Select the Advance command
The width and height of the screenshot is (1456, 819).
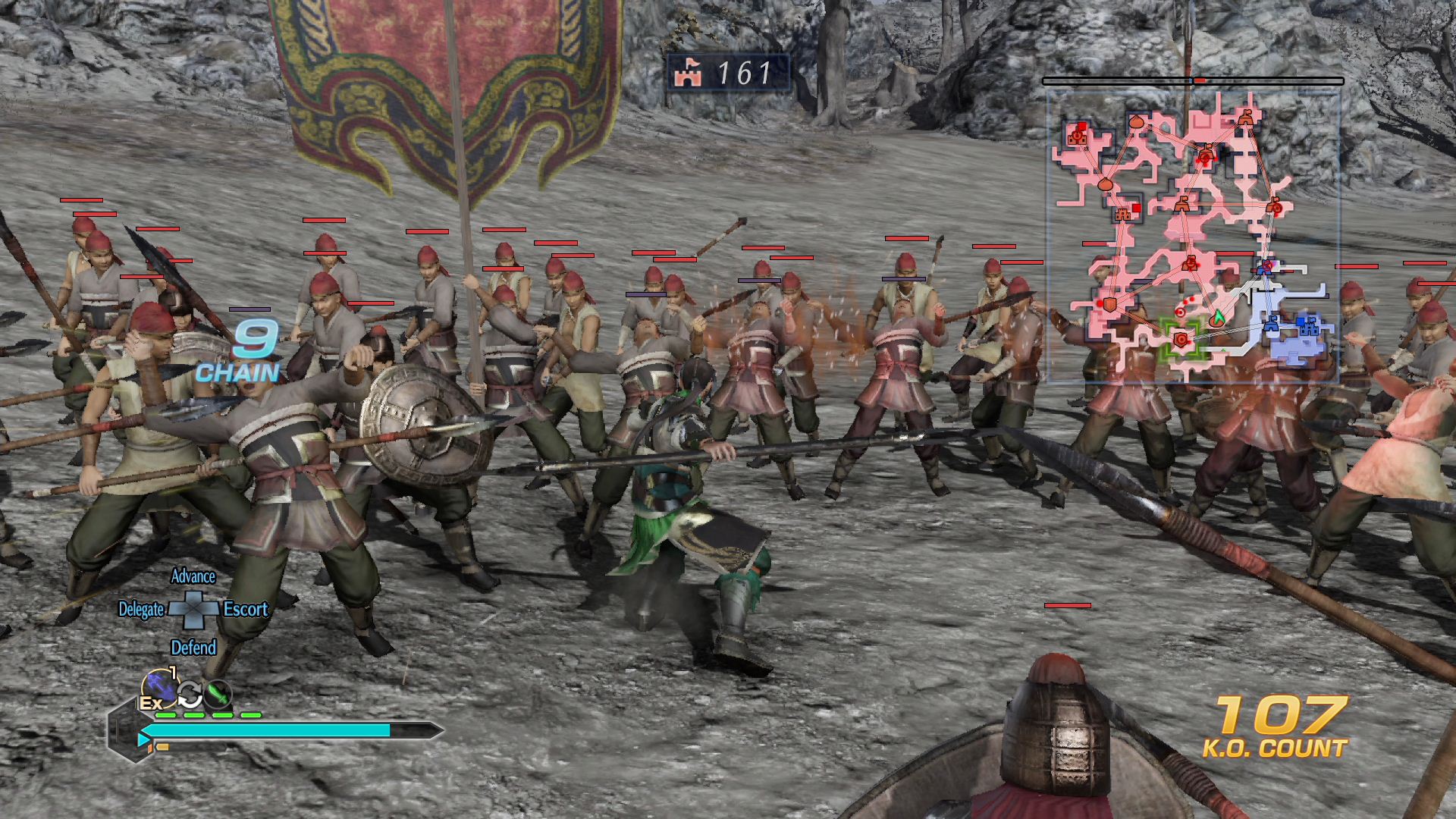click(x=193, y=576)
